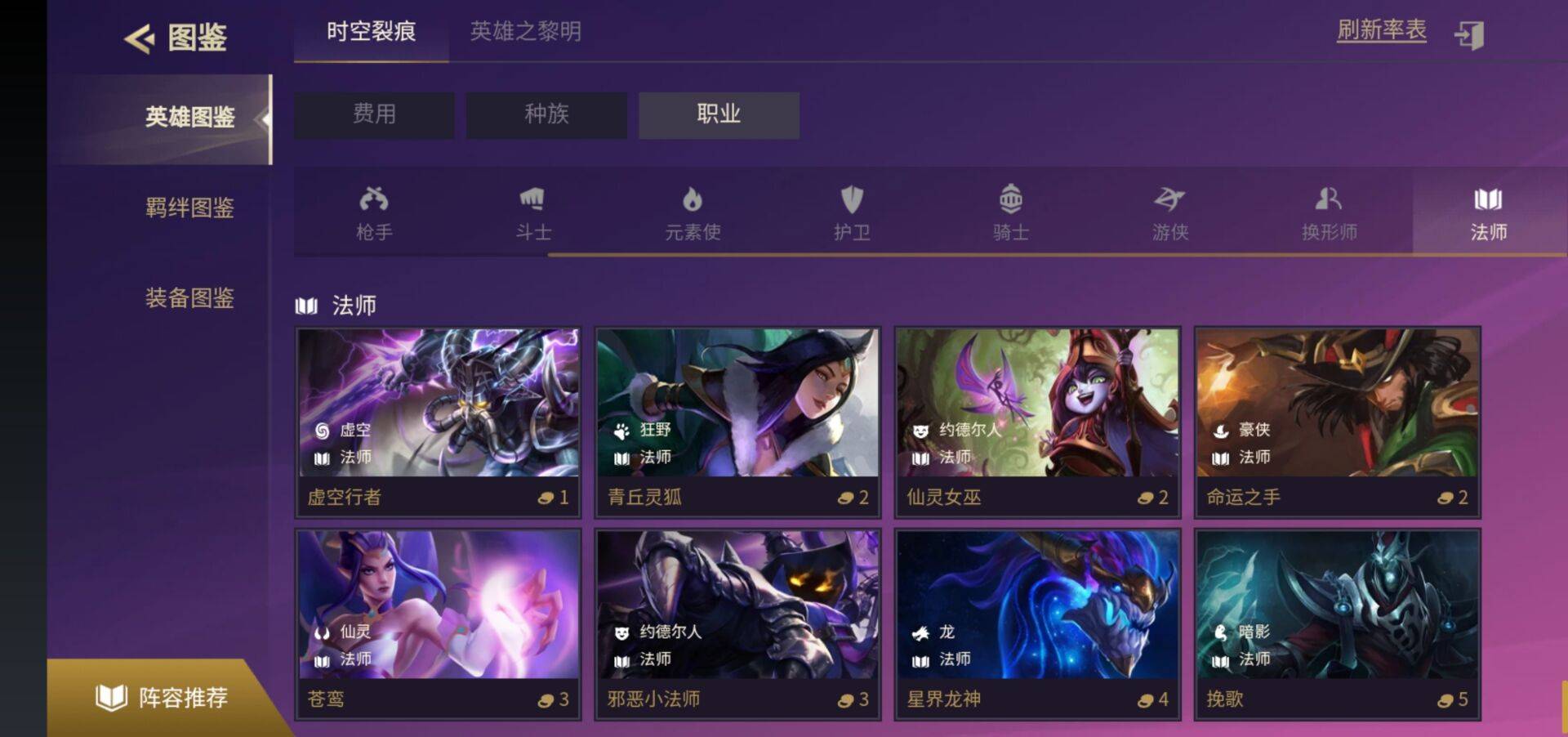
Task: Switch to the 英雄之黎明 tab
Action: click(523, 33)
